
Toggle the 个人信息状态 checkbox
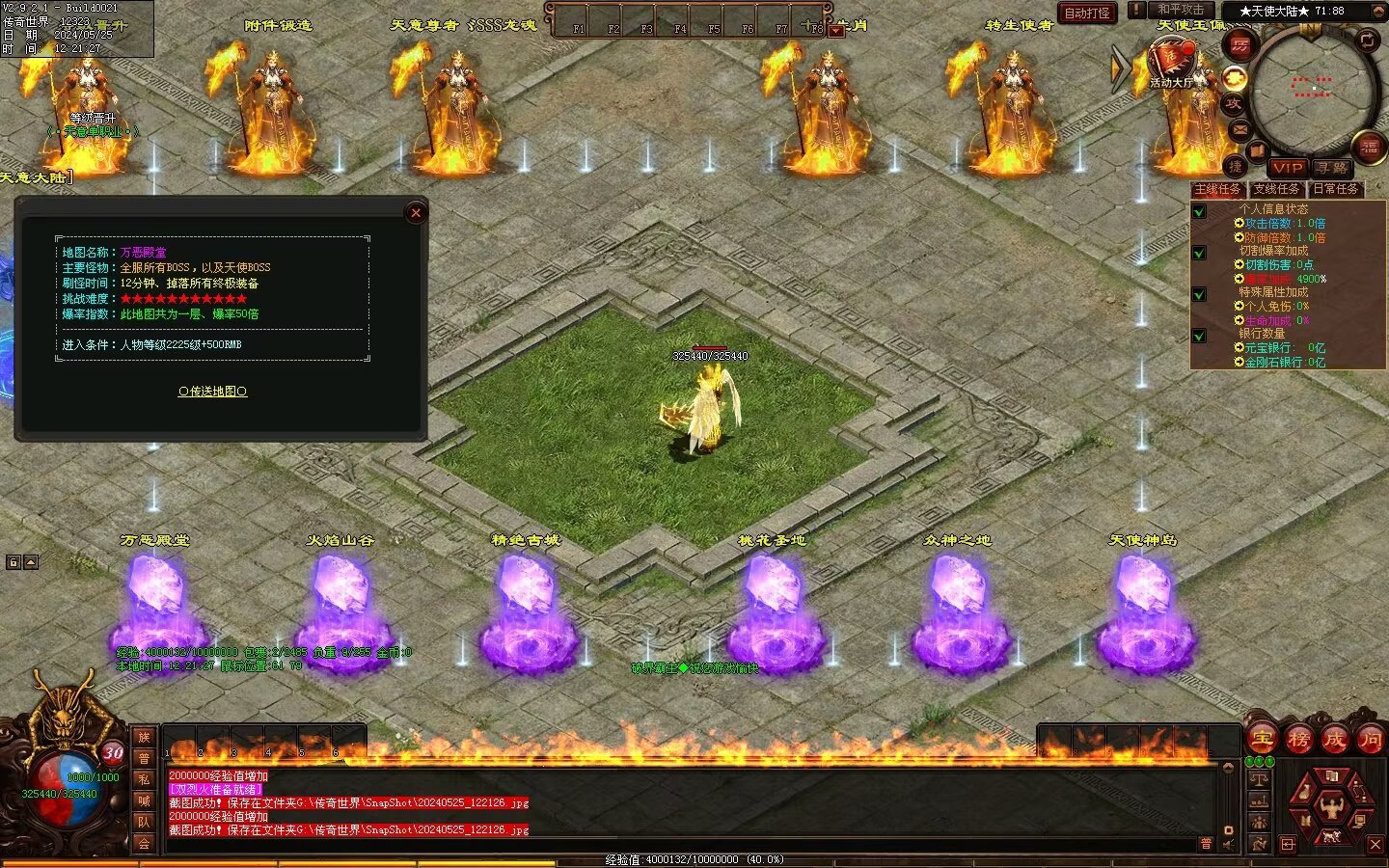tap(1199, 211)
